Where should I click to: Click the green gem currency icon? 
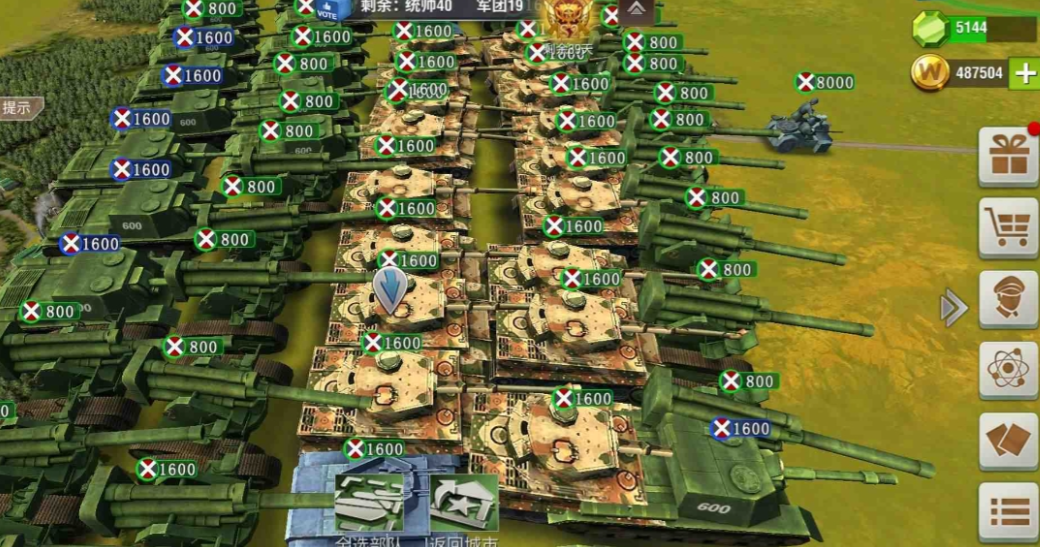coord(930,29)
